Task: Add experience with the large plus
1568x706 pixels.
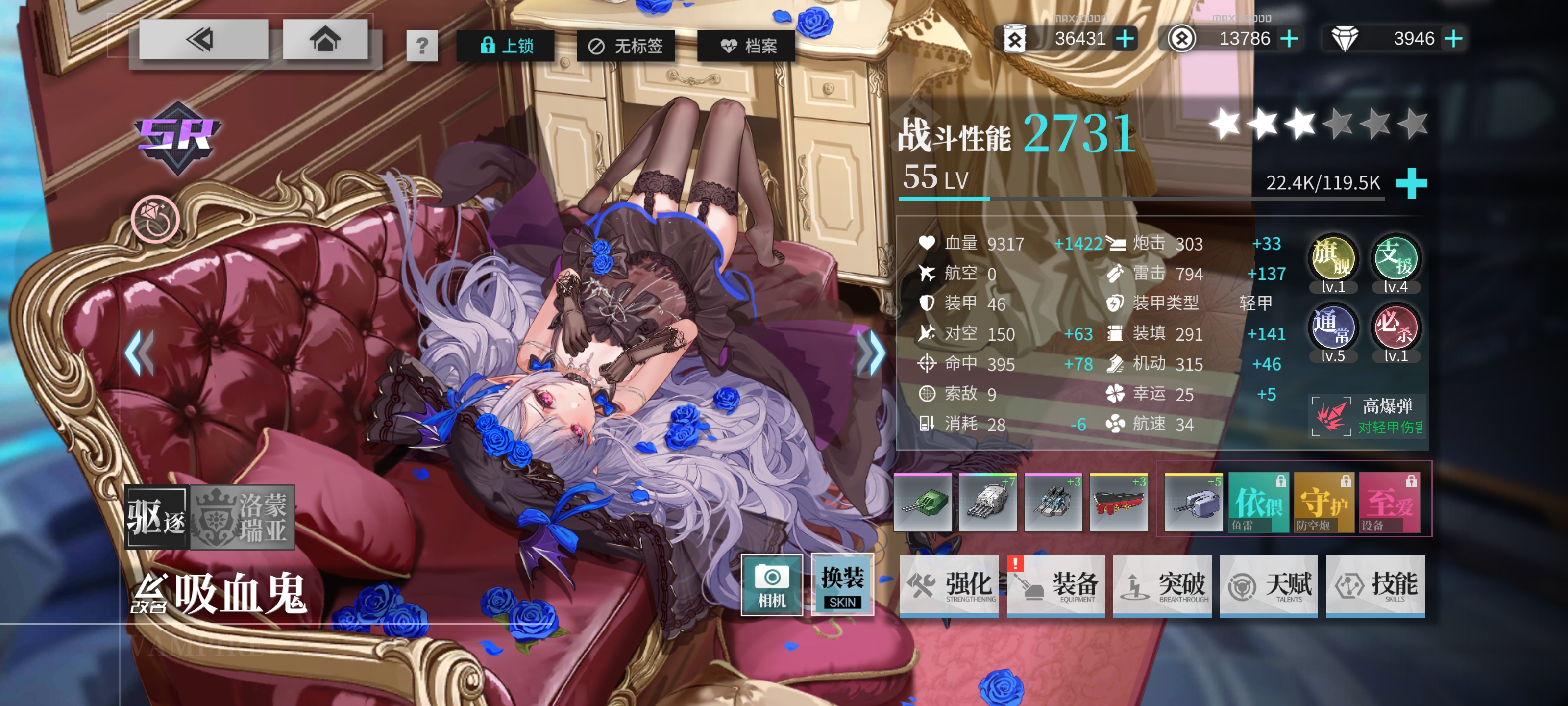Action: click(1411, 183)
